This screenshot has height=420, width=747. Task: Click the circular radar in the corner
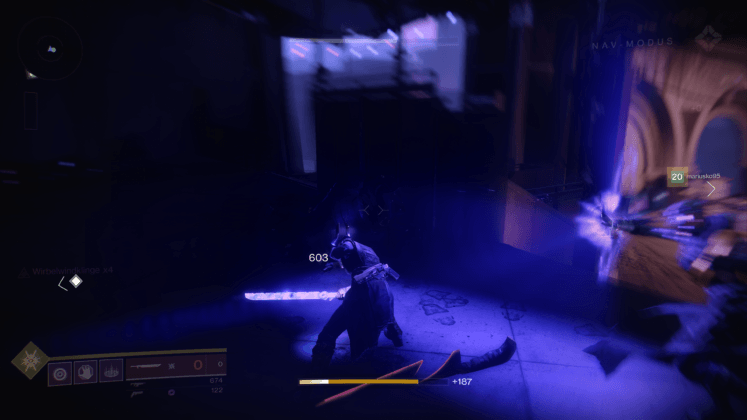pos(50,50)
